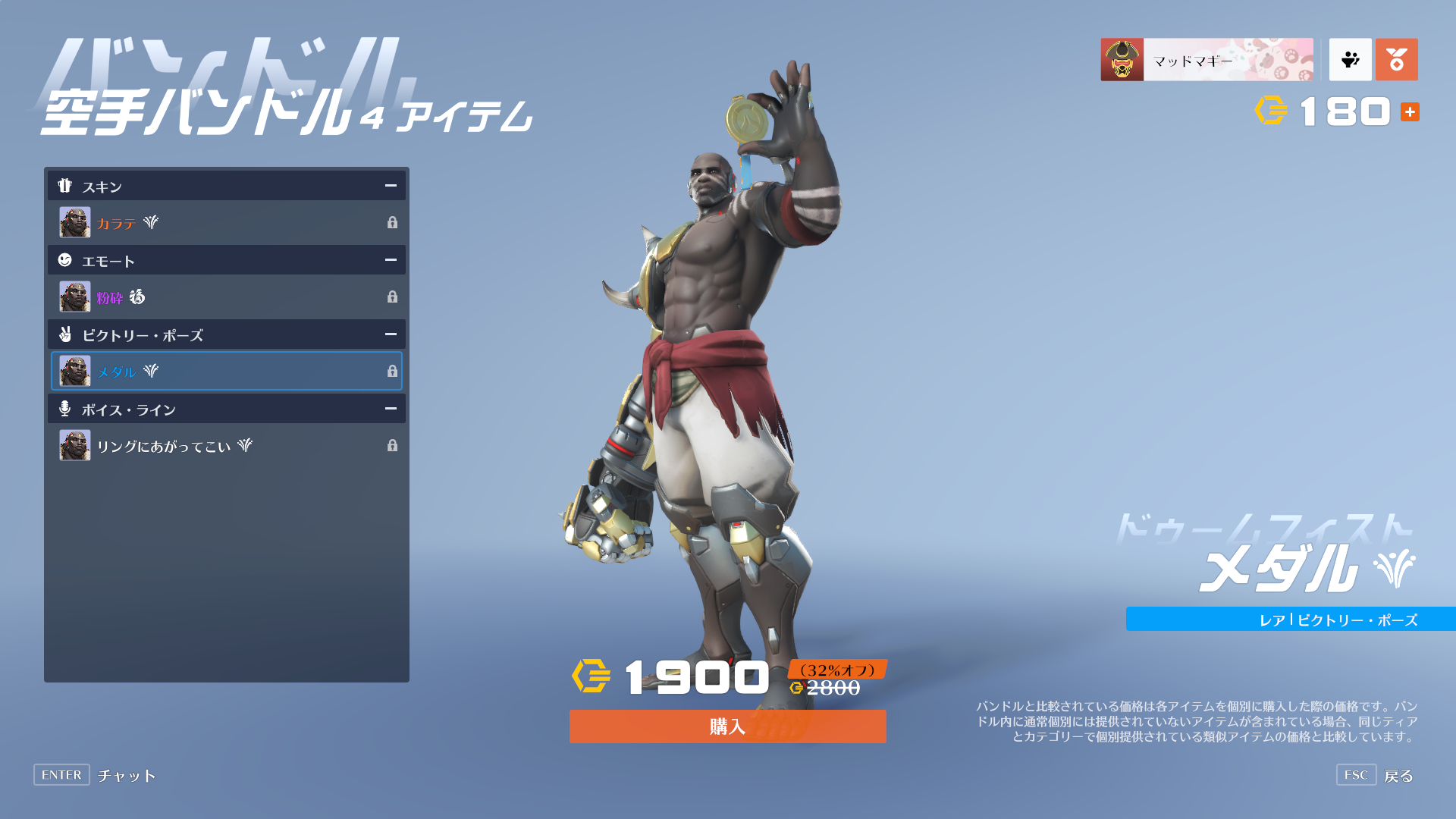Select the カラテ skin item row
This screenshot has width=1456, height=819.
(x=227, y=223)
